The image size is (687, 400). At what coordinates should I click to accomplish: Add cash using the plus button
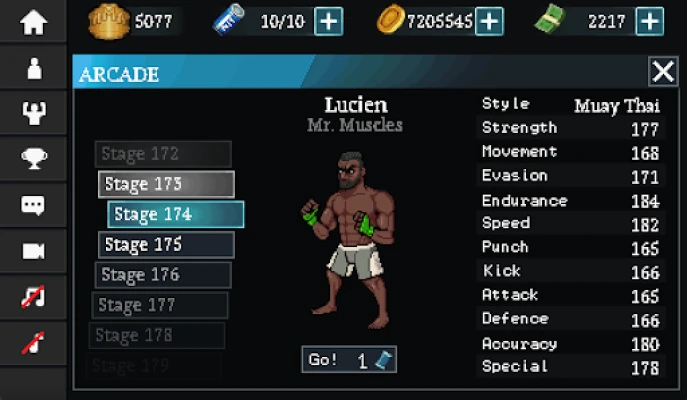click(x=649, y=20)
